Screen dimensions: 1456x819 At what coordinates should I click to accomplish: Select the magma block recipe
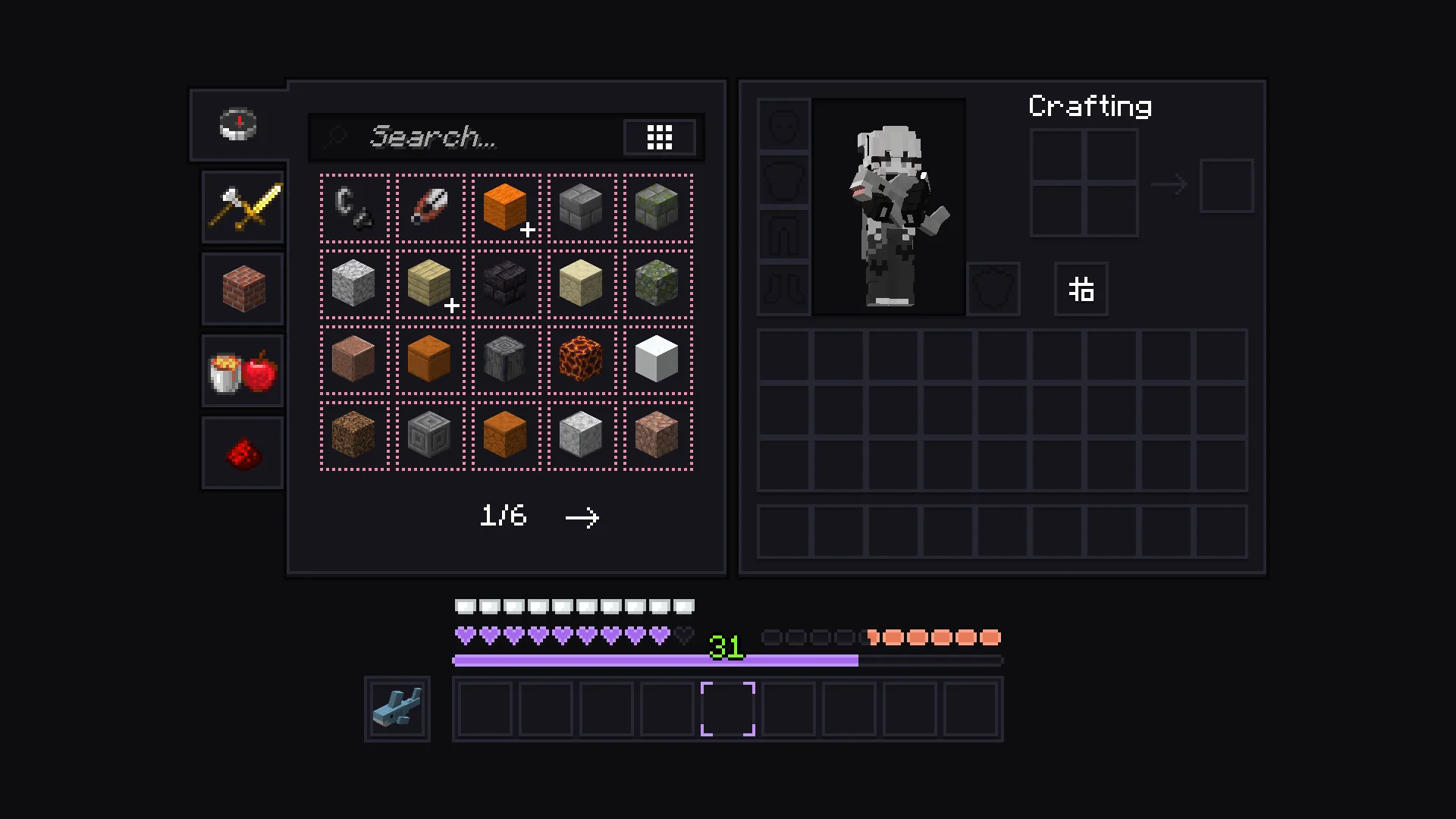(582, 359)
